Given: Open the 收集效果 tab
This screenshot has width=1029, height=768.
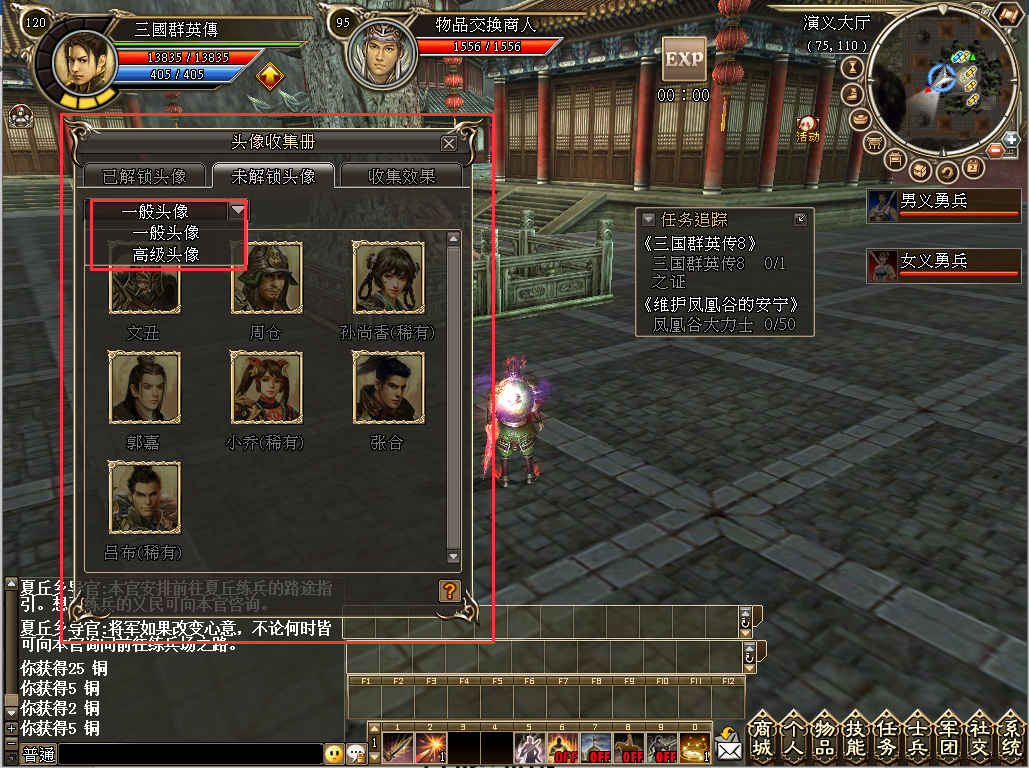Looking at the screenshot, I should point(402,176).
